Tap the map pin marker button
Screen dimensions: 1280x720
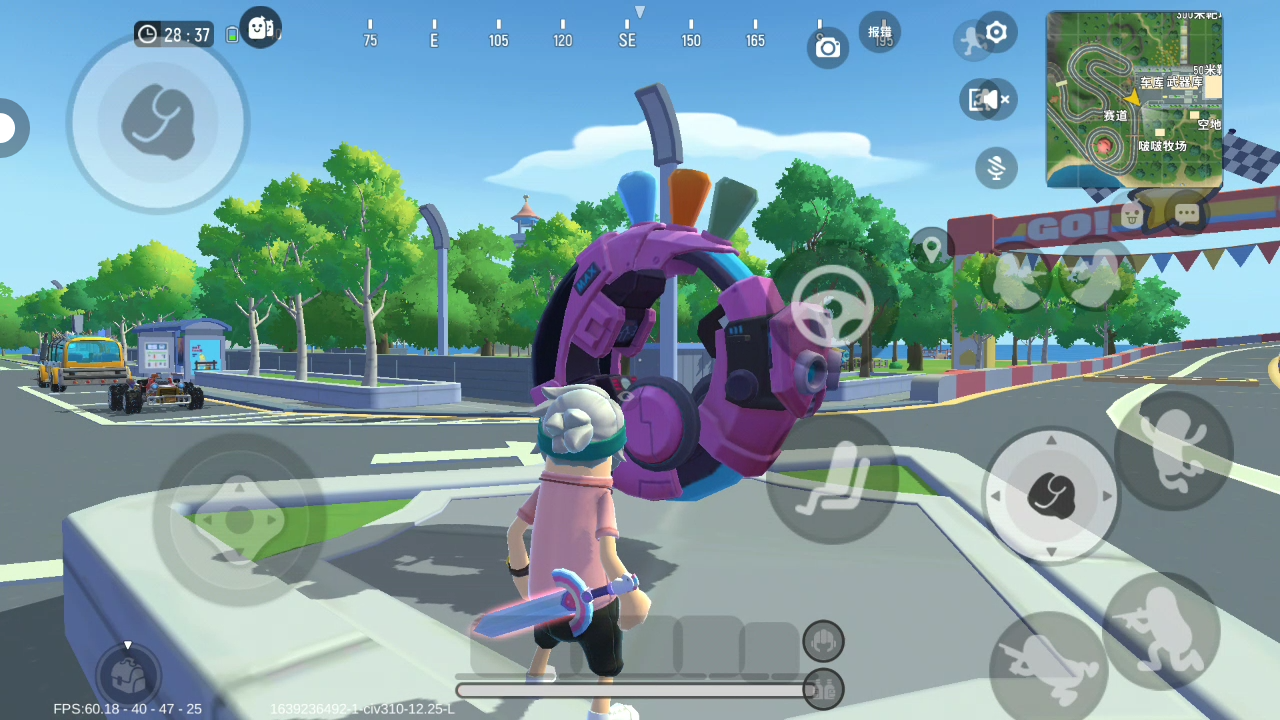[931, 248]
